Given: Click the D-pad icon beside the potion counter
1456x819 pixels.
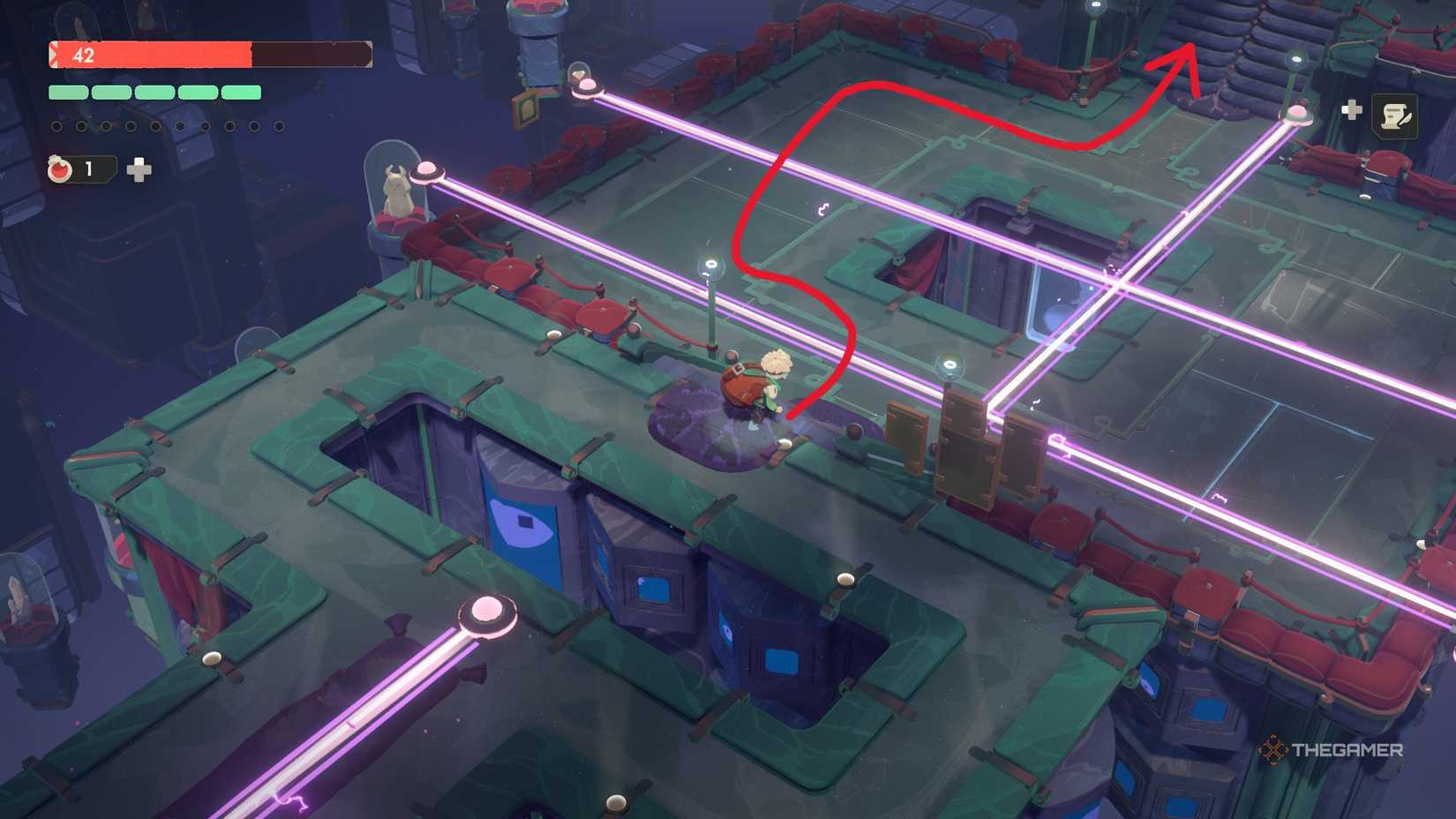Looking at the screenshot, I should [138, 169].
